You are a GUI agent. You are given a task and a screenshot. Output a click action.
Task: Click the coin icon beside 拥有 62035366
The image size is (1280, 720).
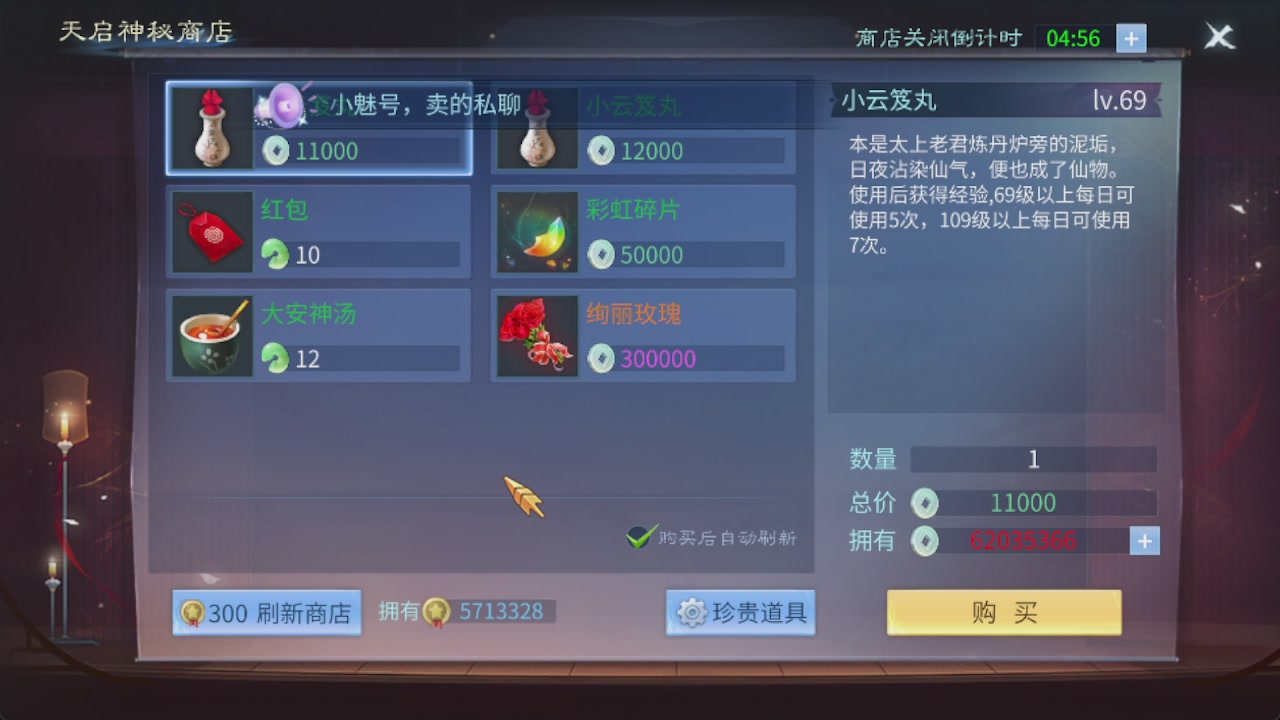pyautogui.click(x=925, y=541)
